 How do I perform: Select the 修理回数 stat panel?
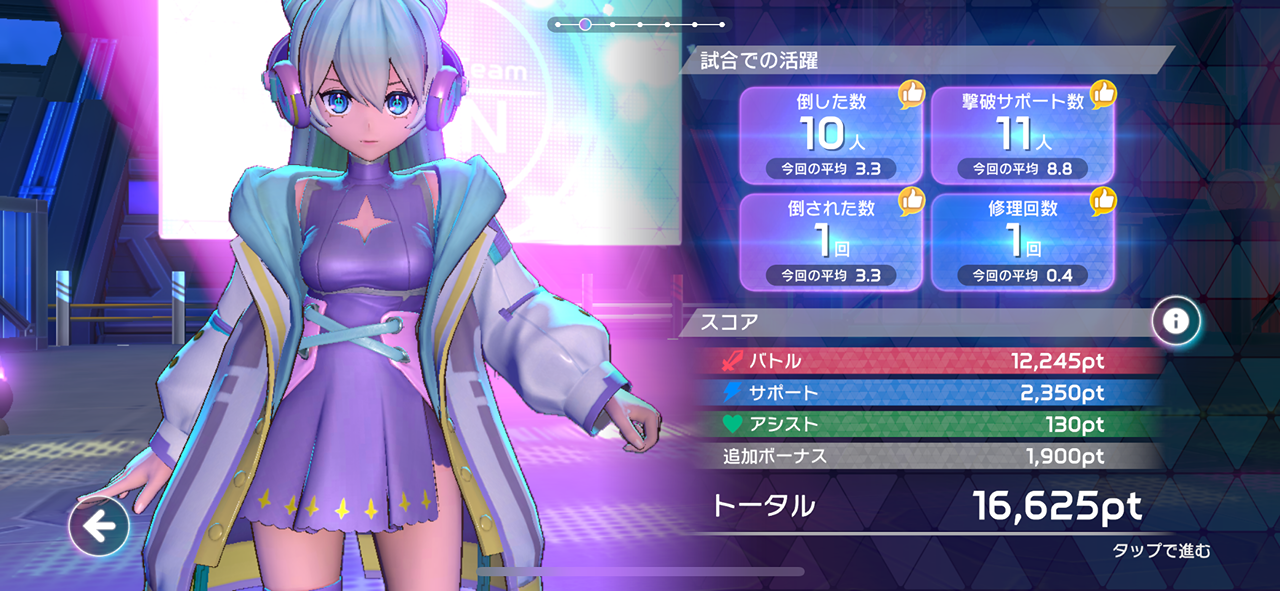pyautogui.click(x=1022, y=242)
